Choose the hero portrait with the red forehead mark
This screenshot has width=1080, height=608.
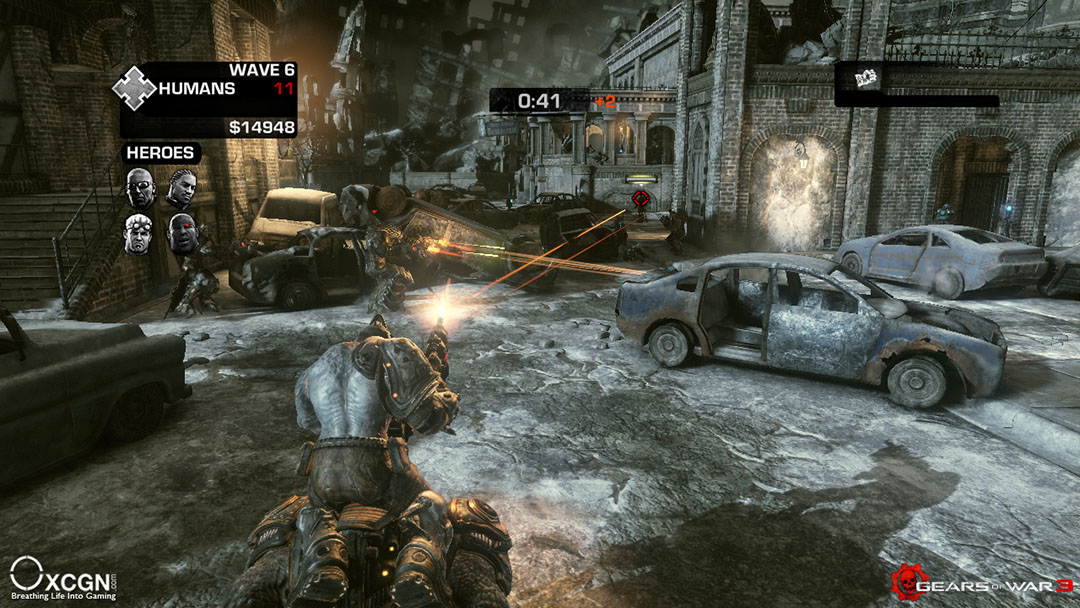(x=181, y=233)
